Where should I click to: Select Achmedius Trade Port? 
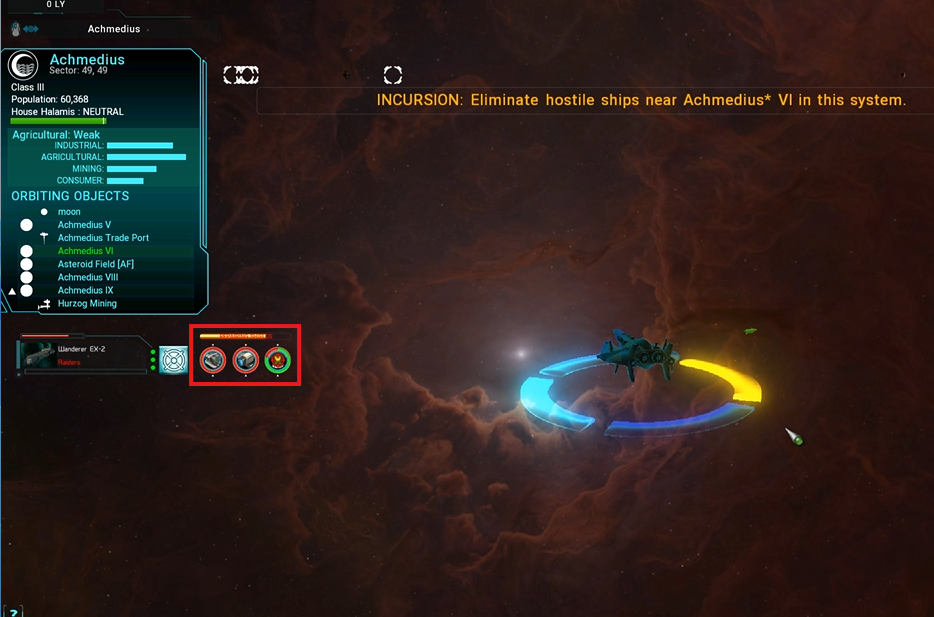coord(103,238)
